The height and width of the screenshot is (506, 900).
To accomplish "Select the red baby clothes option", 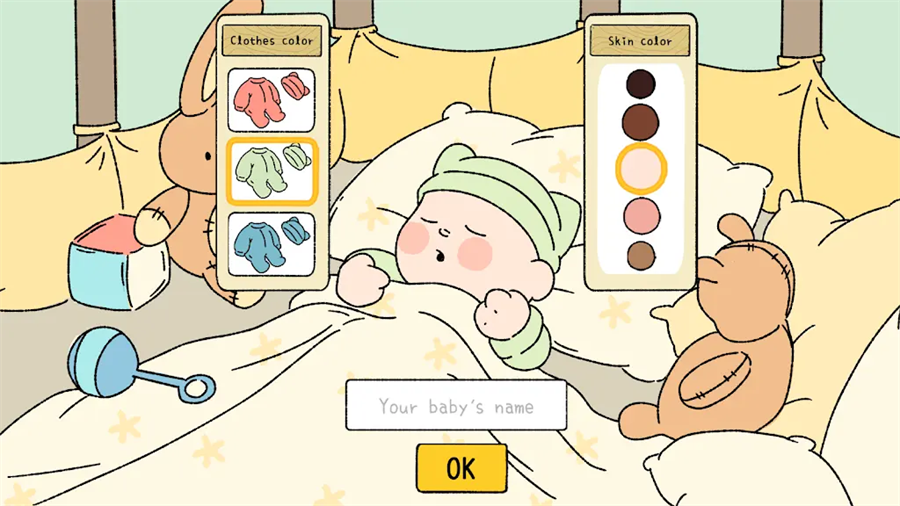I will [x=271, y=100].
